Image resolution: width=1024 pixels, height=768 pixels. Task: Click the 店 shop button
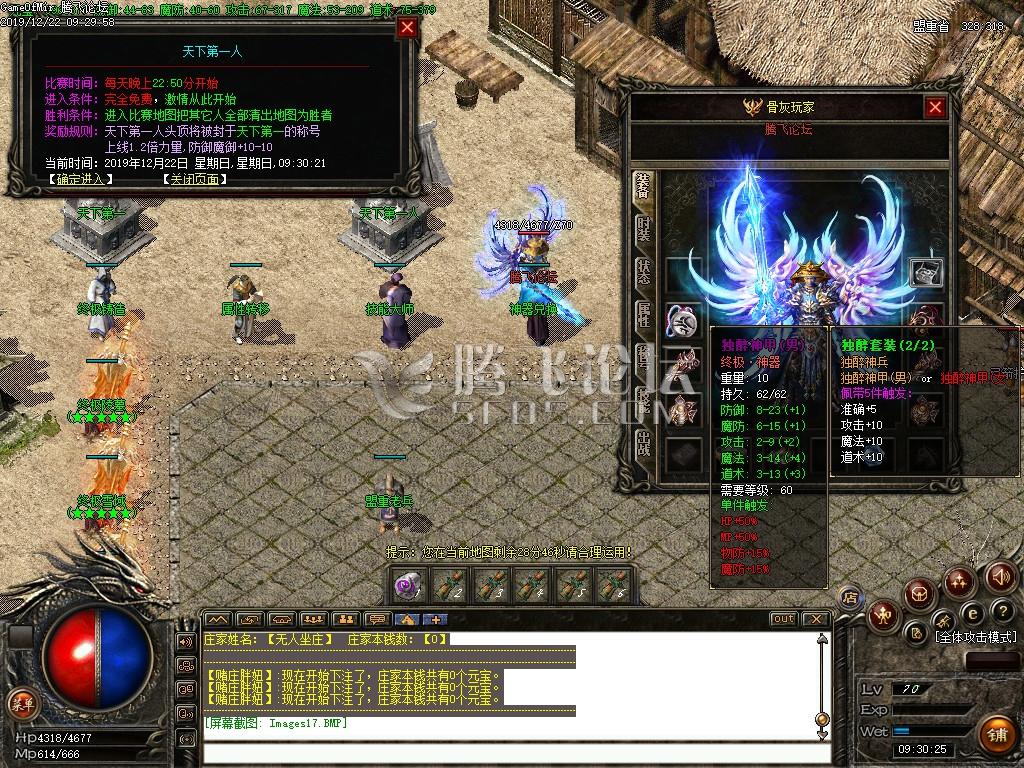(850, 598)
